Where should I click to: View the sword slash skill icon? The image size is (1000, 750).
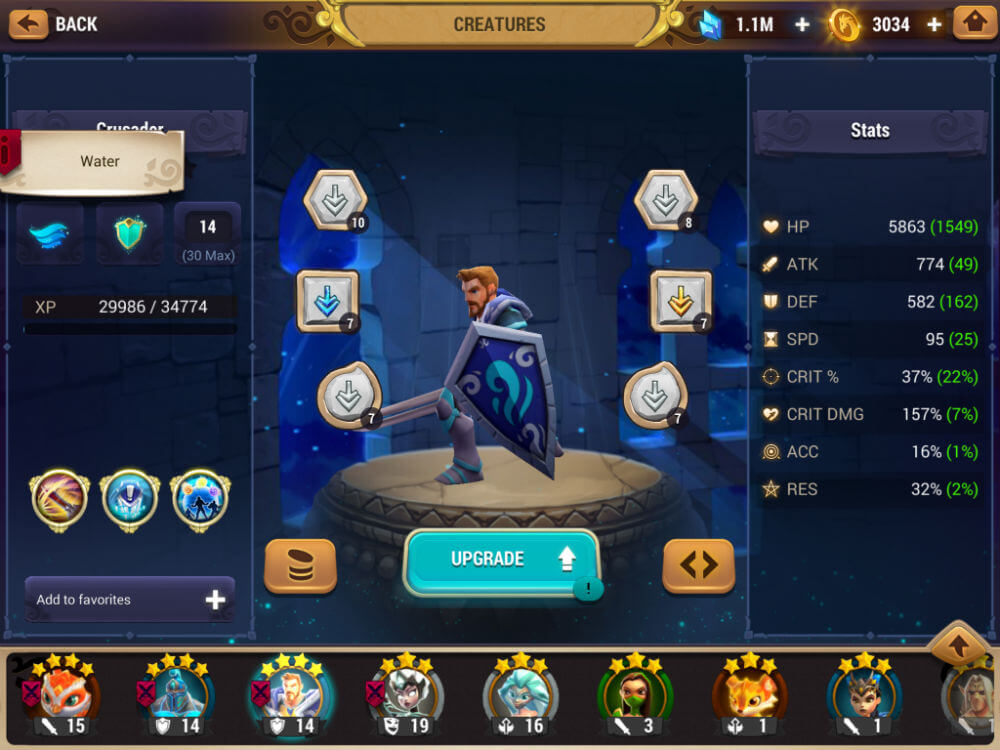pos(60,499)
